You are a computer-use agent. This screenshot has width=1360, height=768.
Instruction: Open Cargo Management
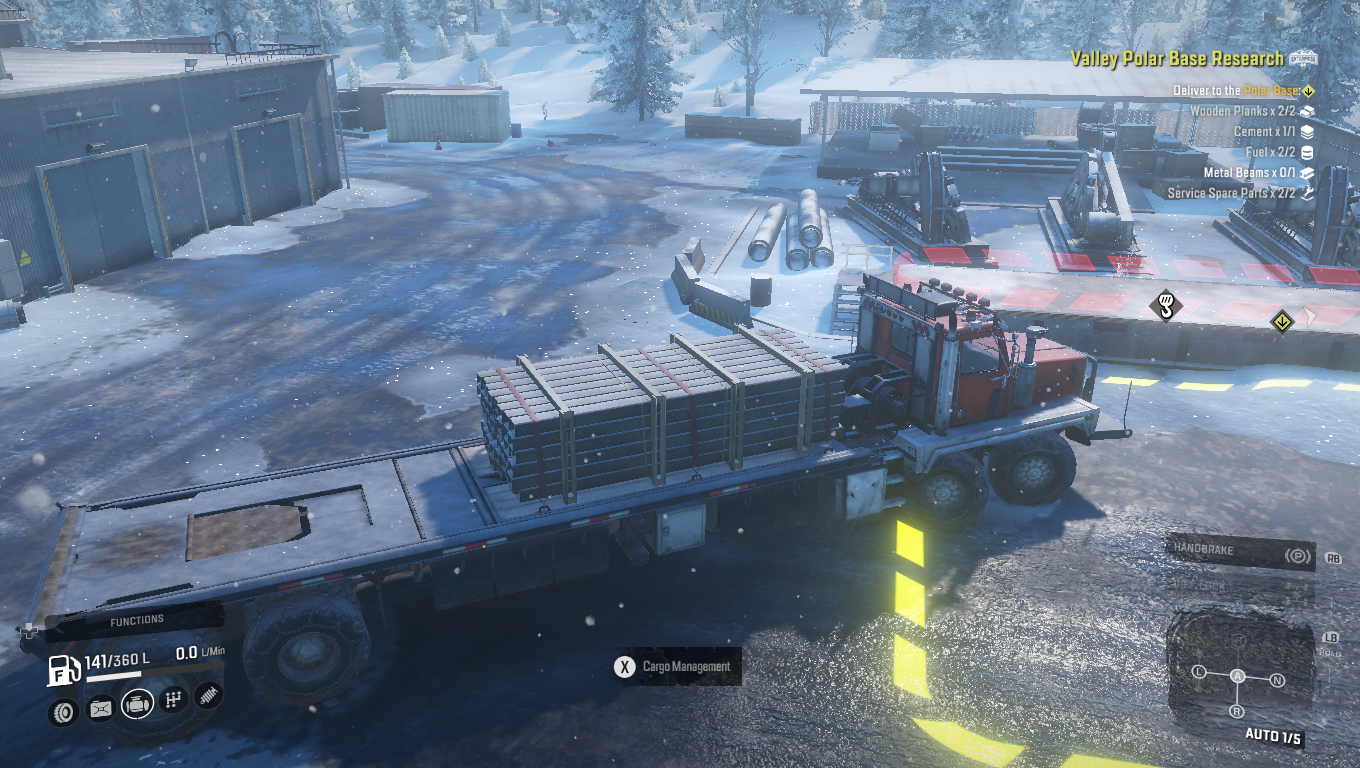677,667
